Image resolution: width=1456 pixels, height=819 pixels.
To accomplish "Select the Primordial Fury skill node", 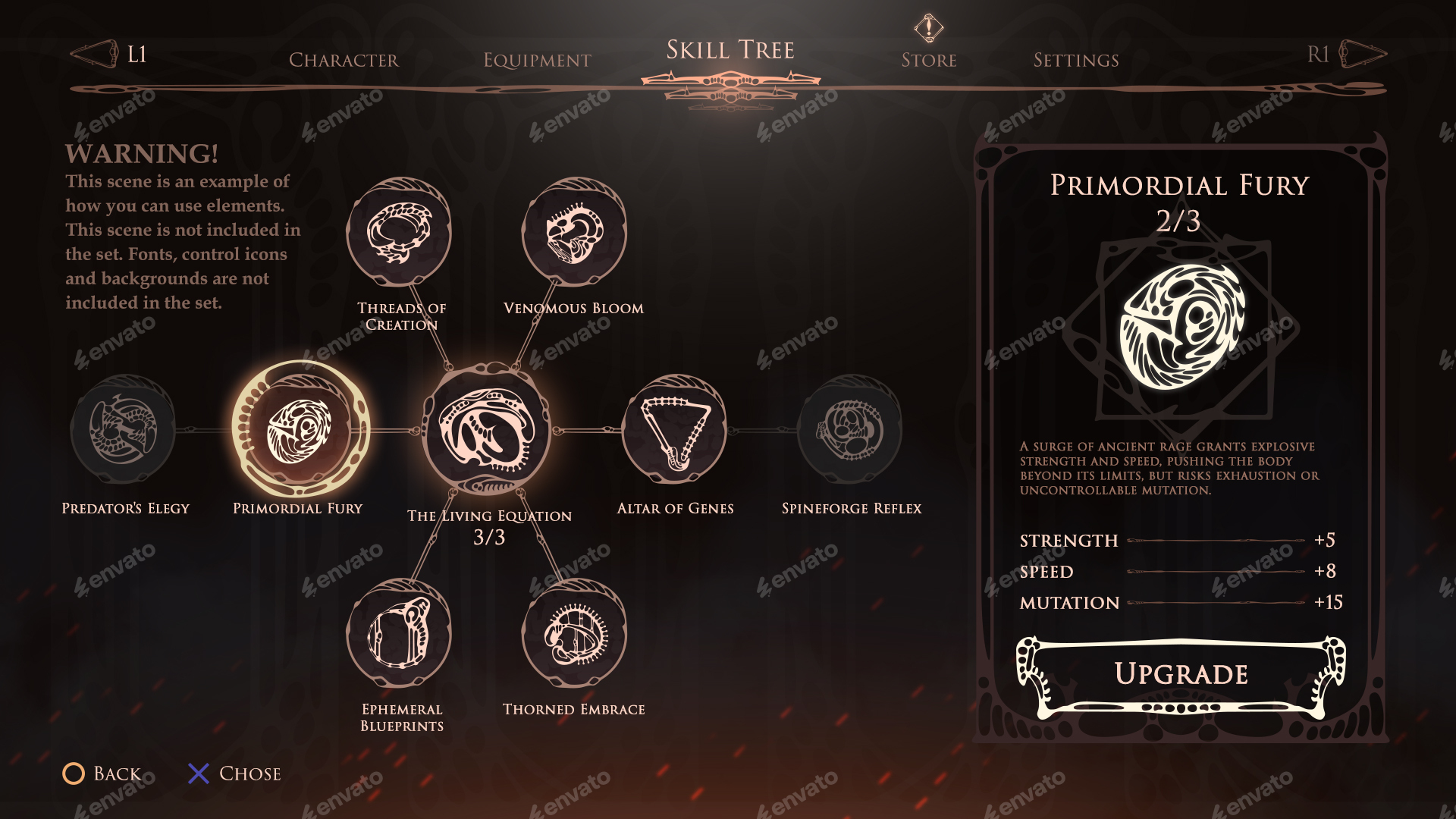I will pyautogui.click(x=302, y=431).
